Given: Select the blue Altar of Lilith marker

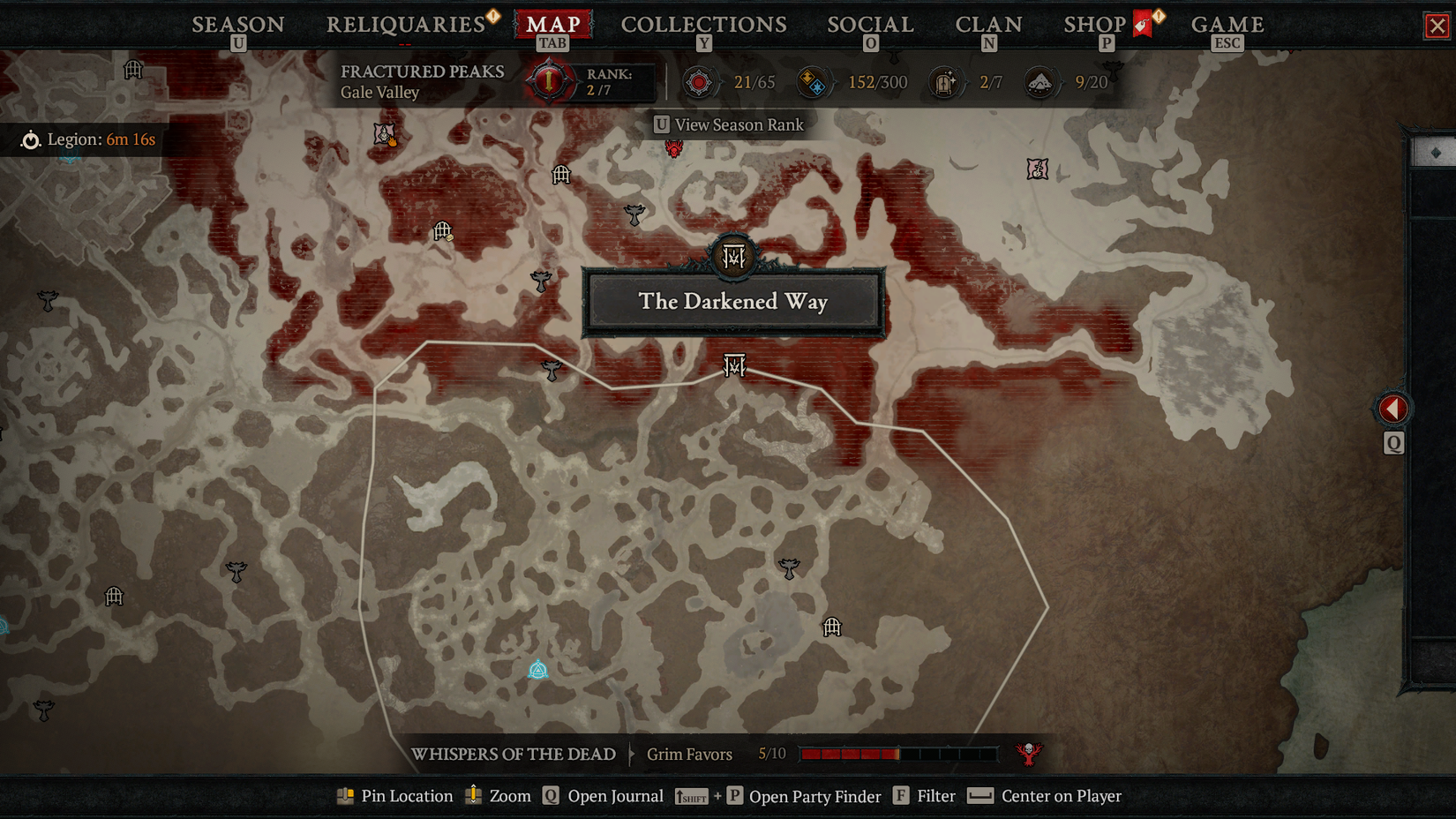Looking at the screenshot, I should [538, 670].
